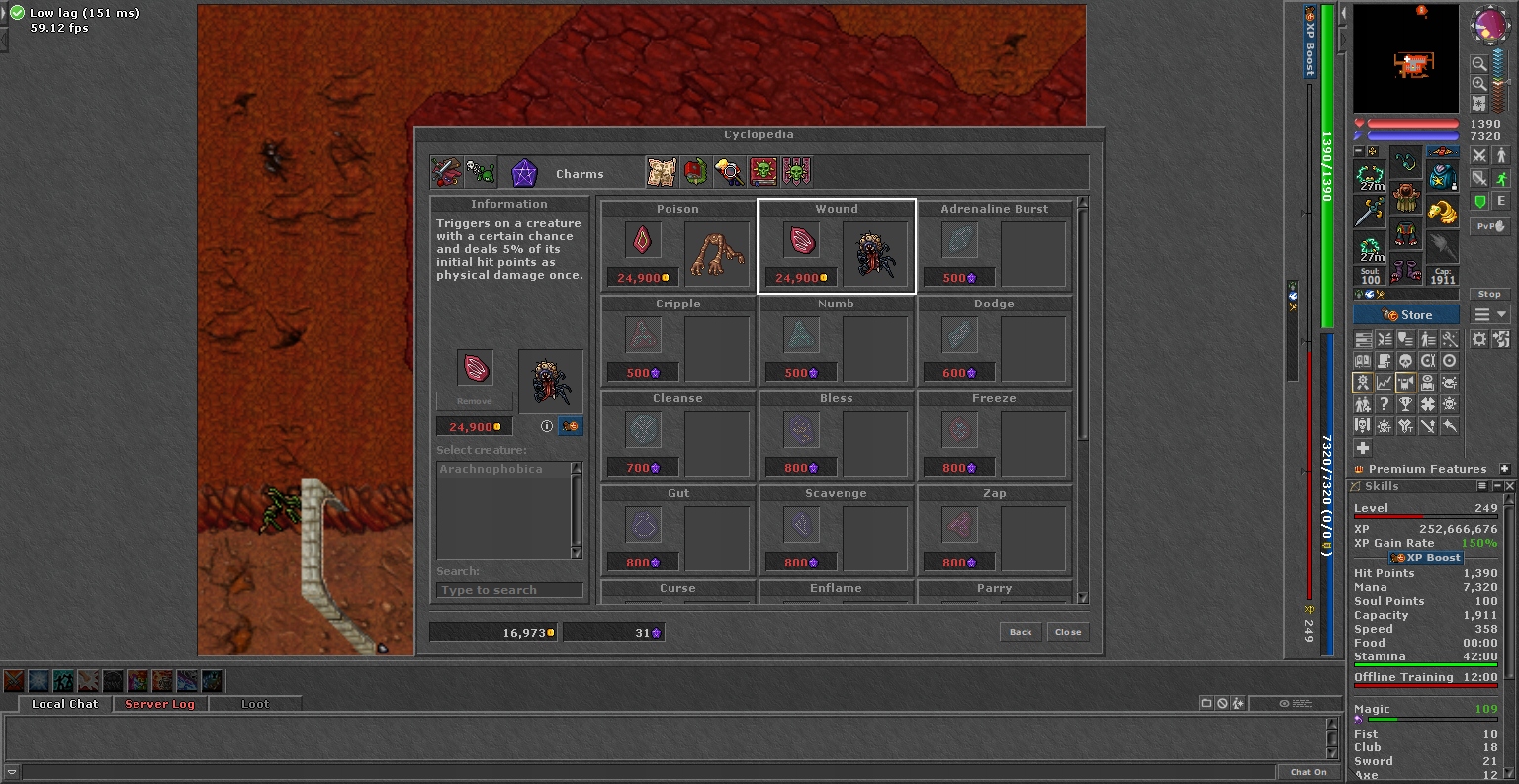This screenshot has height=784, width=1519.
Task: Pick the Freeze charm
Action: point(994,437)
